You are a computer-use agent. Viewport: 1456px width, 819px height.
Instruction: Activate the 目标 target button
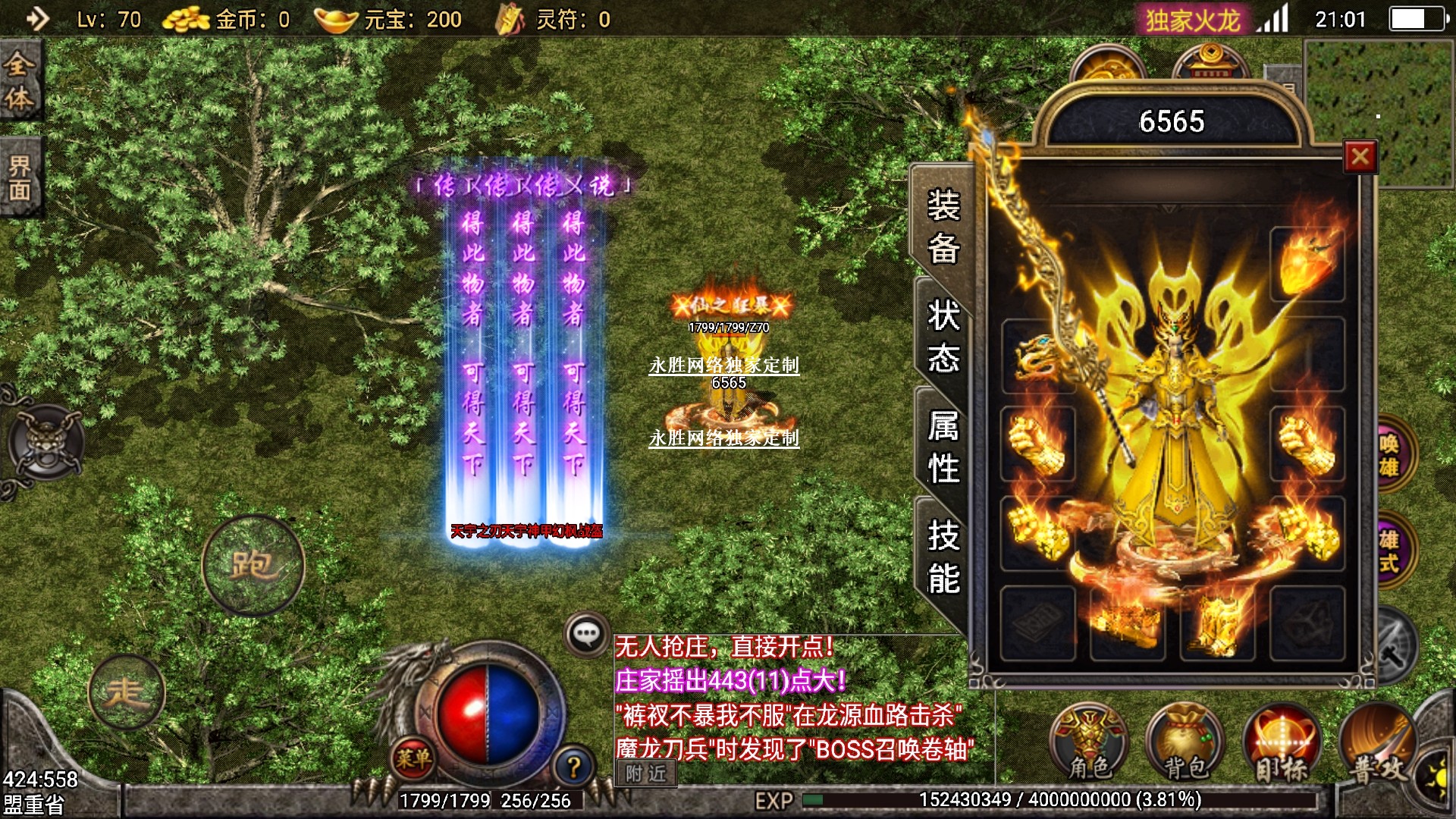click(x=1282, y=744)
